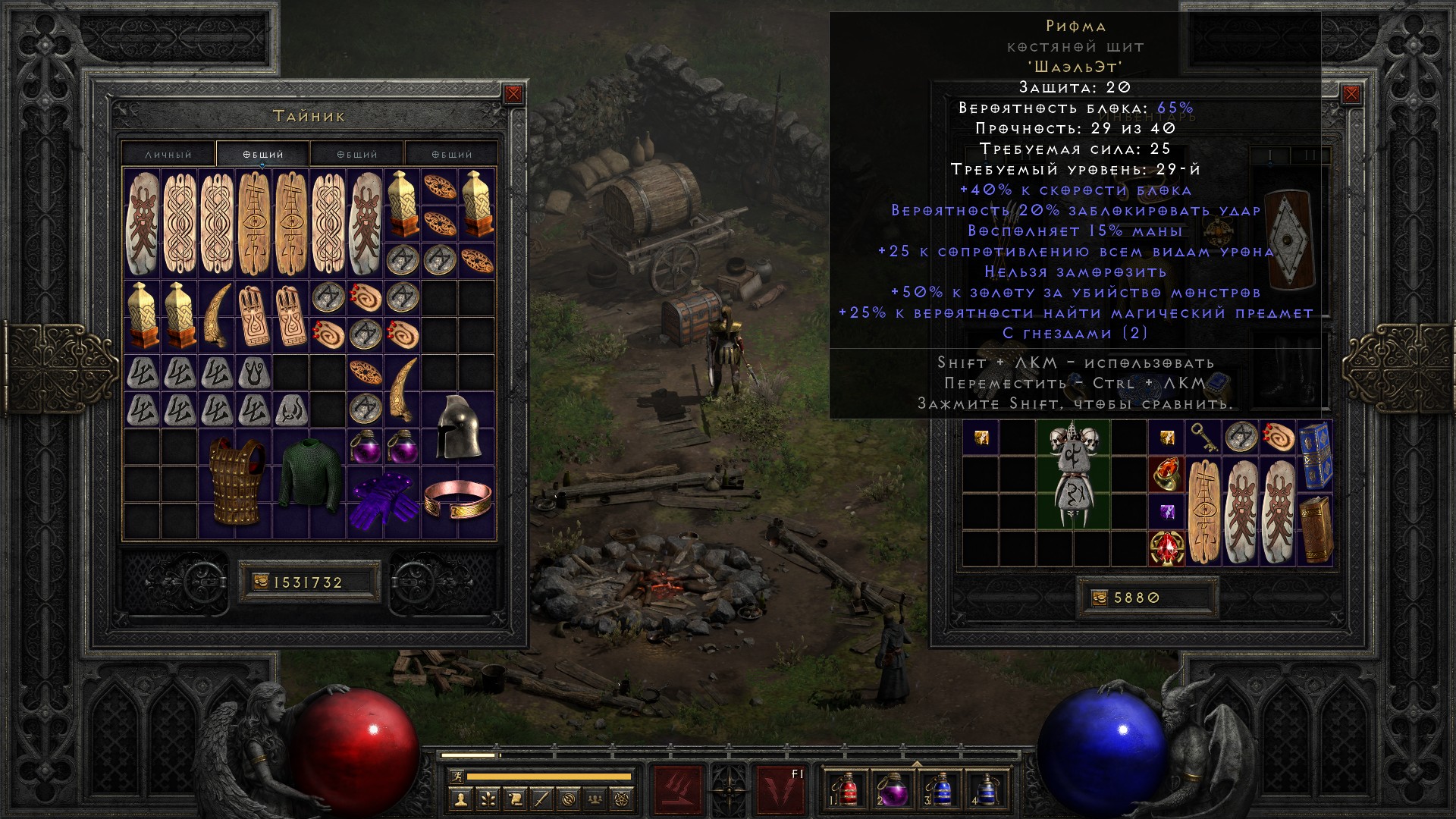Select the blue tome in the inventory
The image size is (1456, 819).
pos(1316,456)
